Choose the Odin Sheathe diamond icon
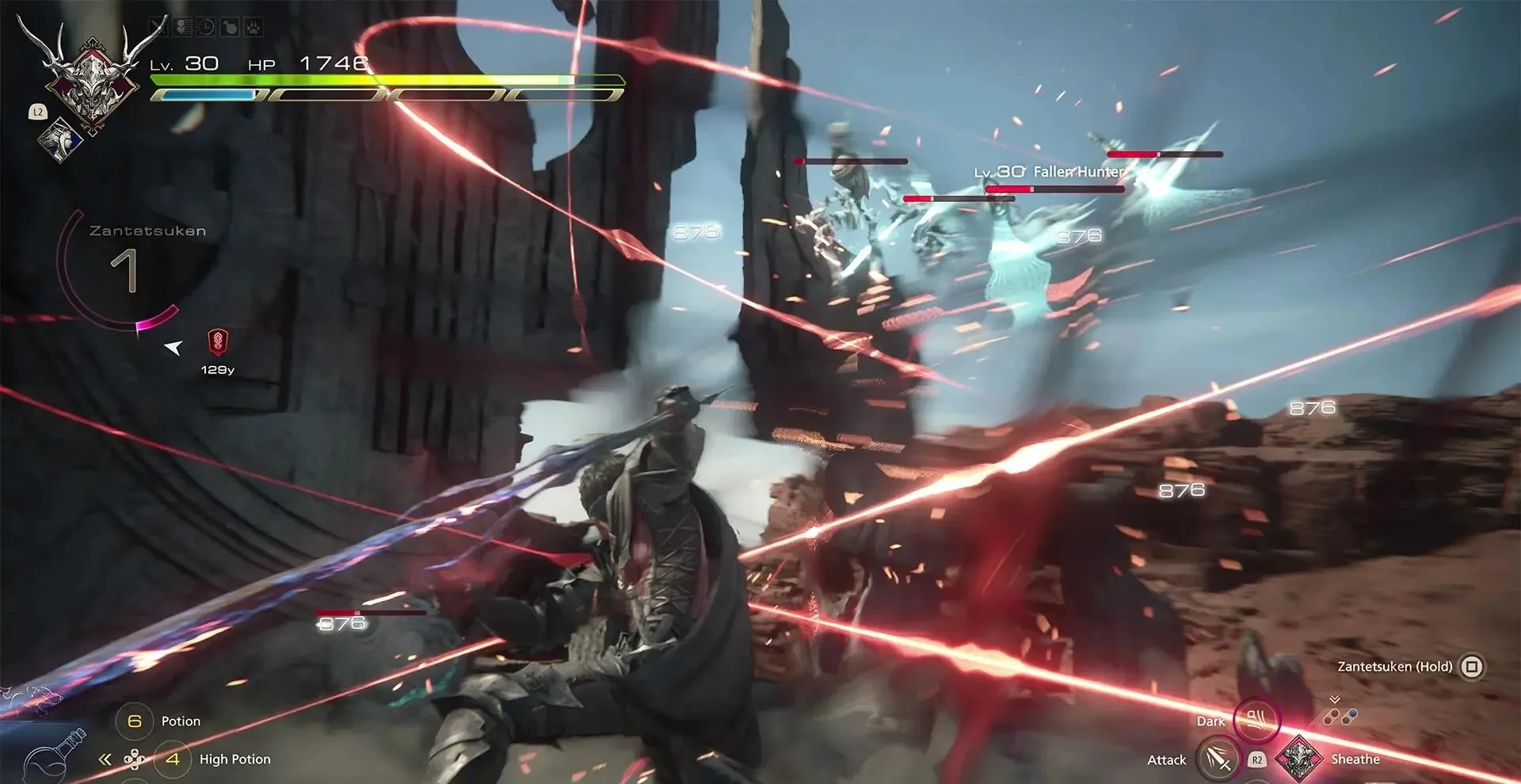 tap(1298, 759)
